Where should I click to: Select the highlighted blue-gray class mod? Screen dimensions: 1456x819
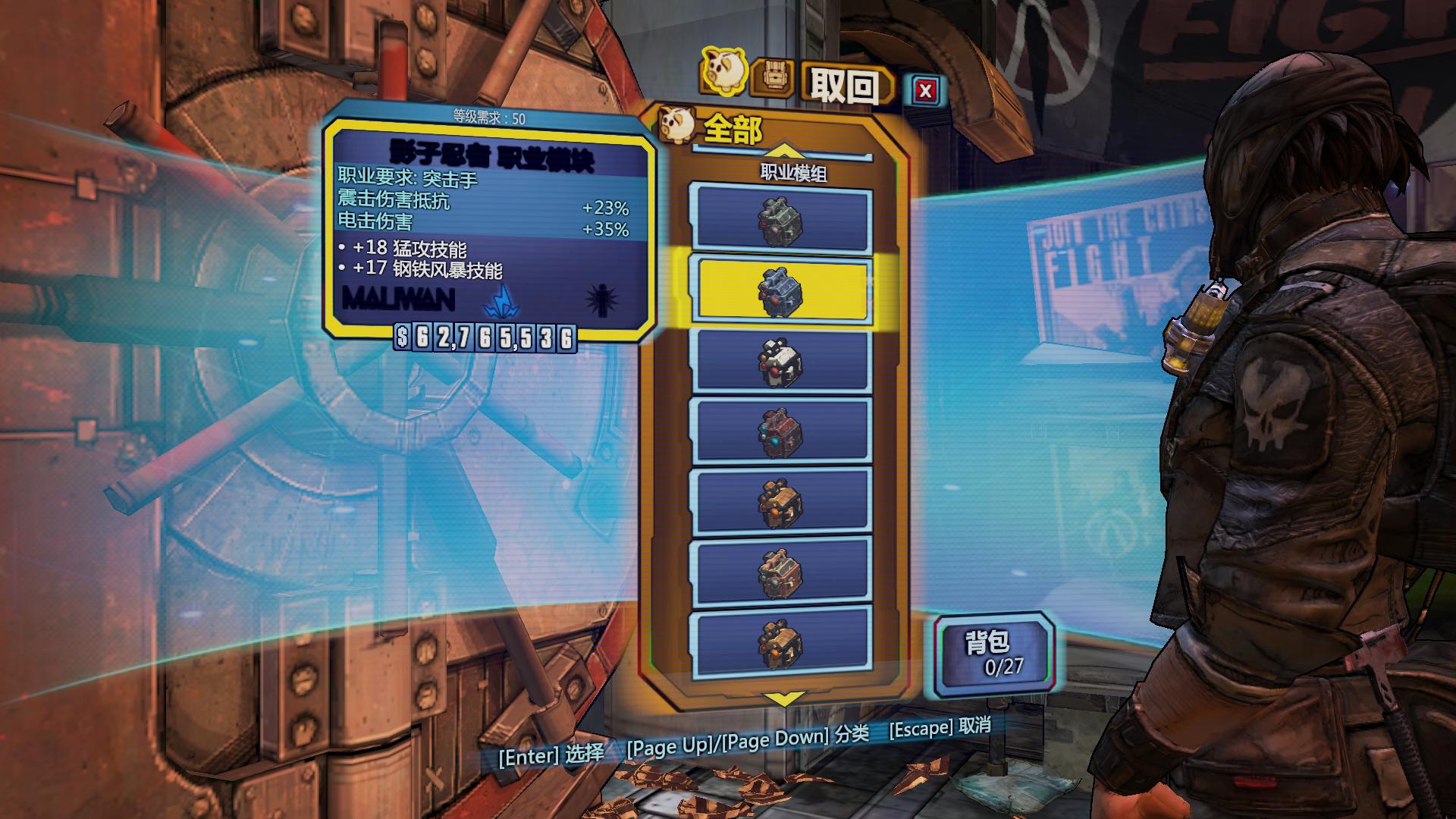point(780,291)
